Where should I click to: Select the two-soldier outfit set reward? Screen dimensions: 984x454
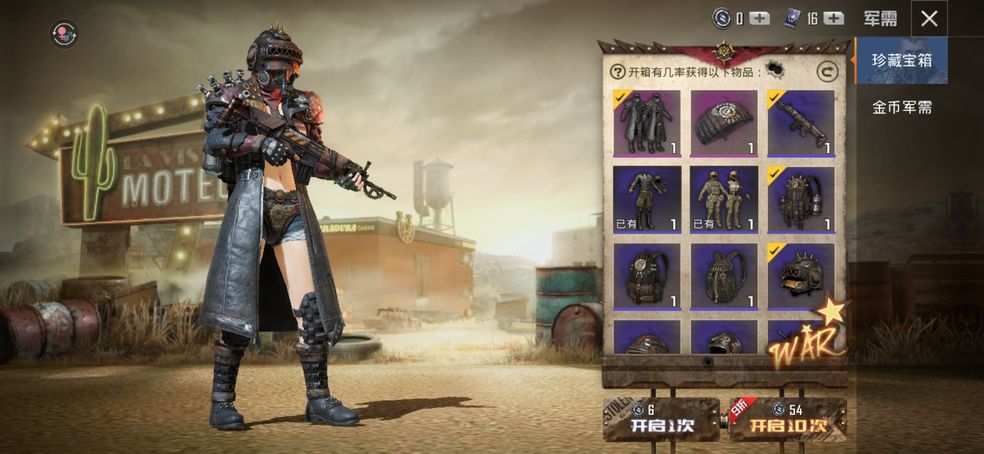[724, 199]
